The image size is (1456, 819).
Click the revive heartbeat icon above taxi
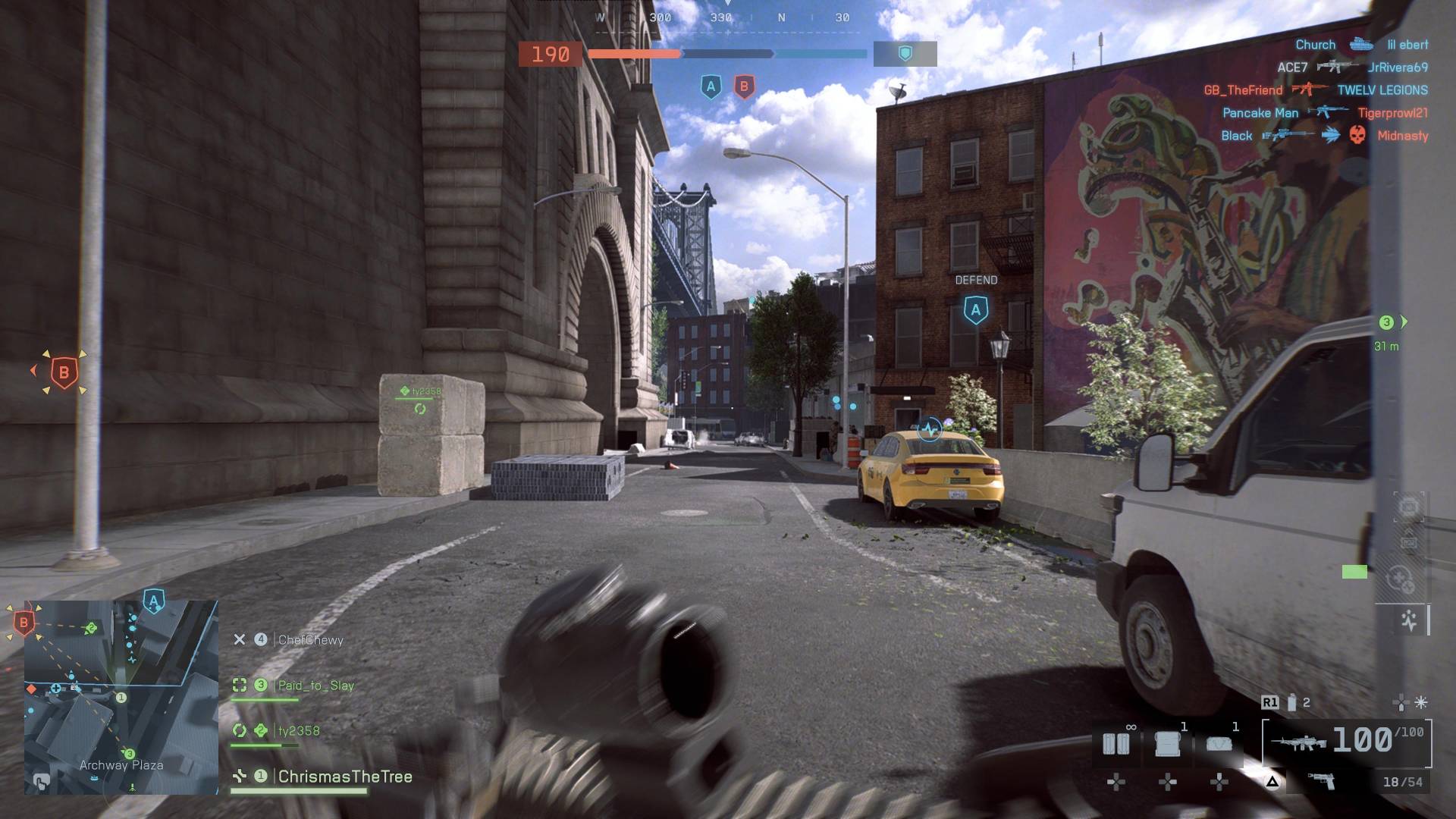tap(930, 430)
